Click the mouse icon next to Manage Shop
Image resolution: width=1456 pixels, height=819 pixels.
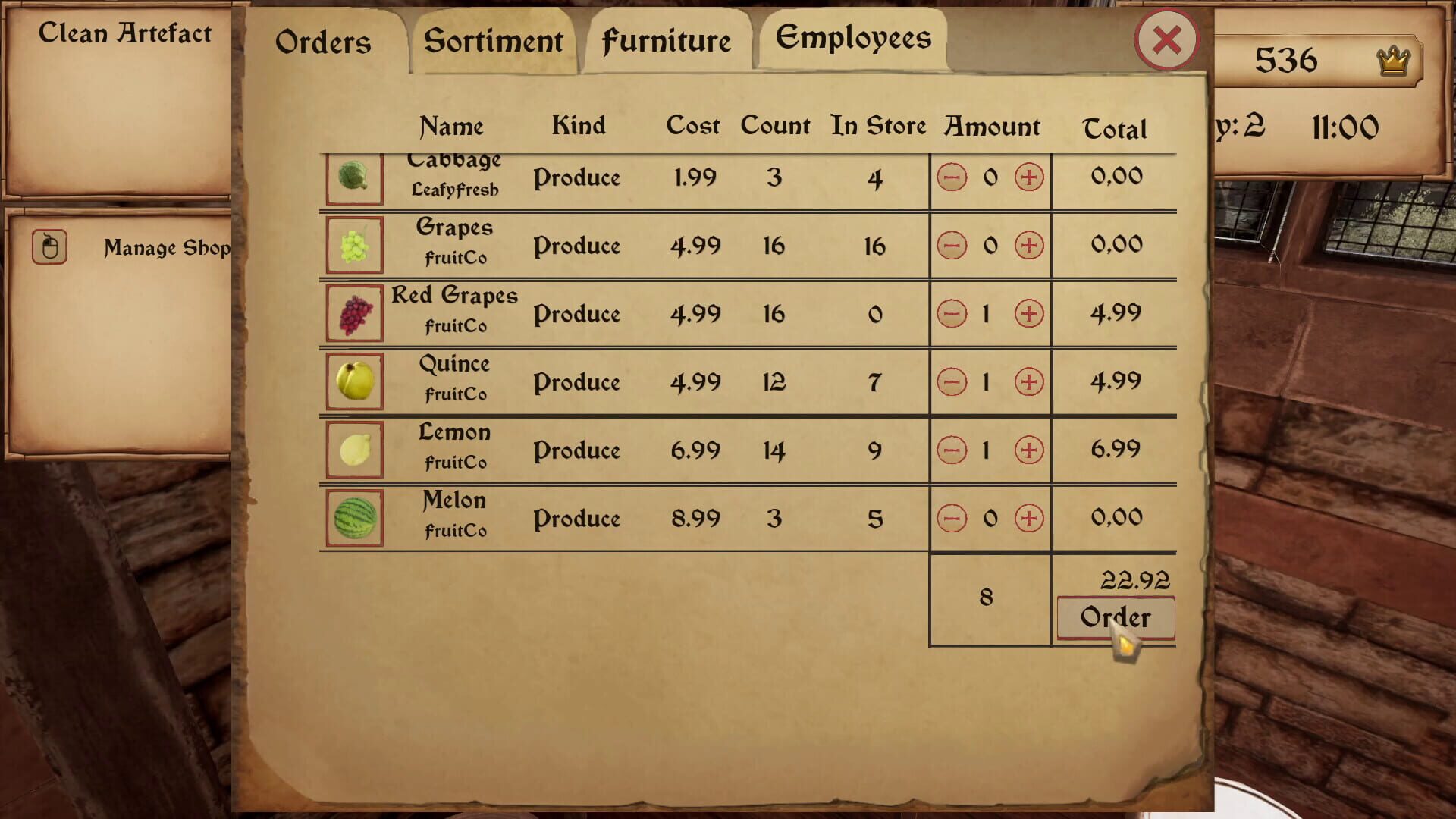[x=50, y=246]
